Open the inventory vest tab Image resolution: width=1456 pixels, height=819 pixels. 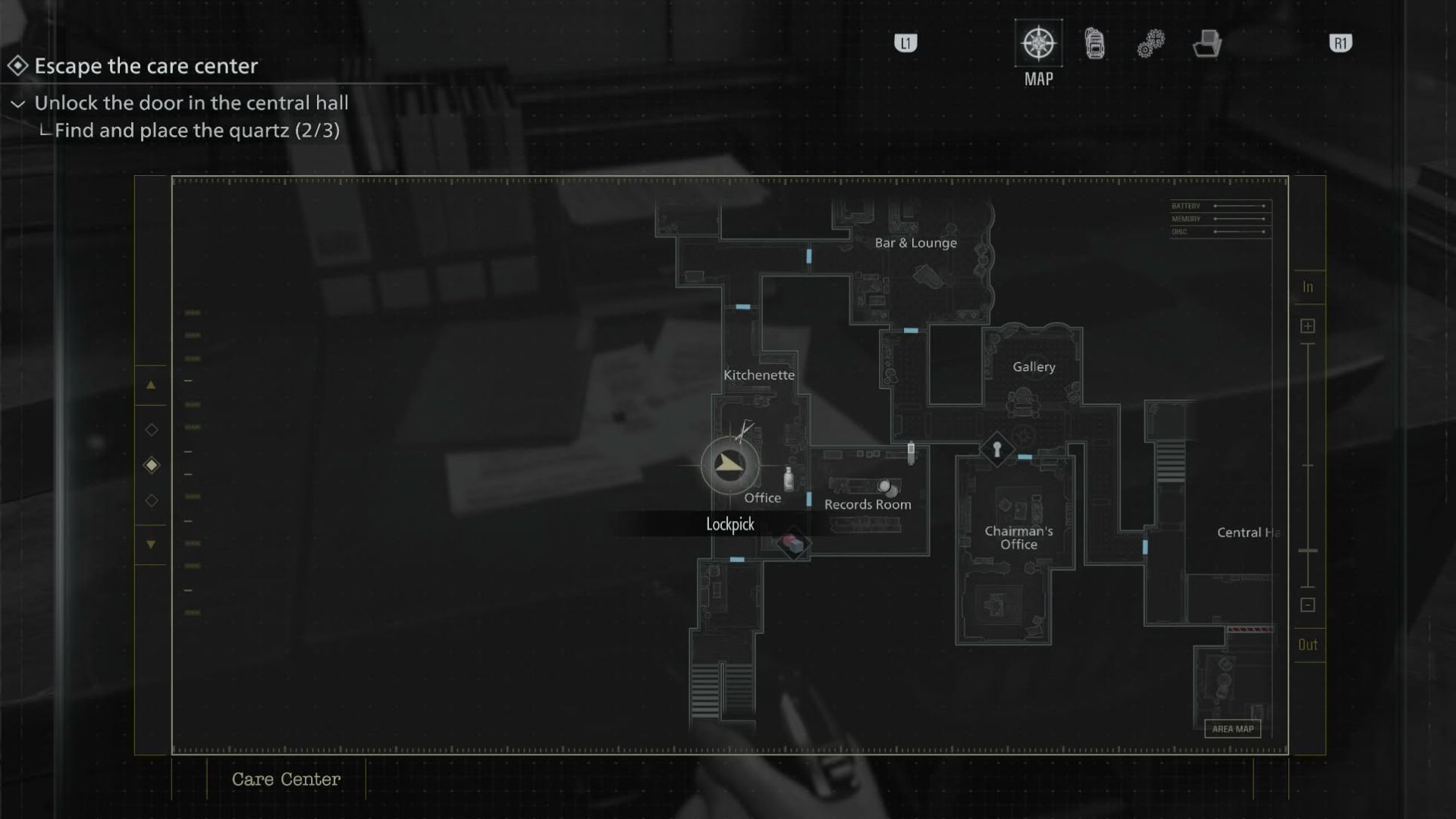point(1094,44)
